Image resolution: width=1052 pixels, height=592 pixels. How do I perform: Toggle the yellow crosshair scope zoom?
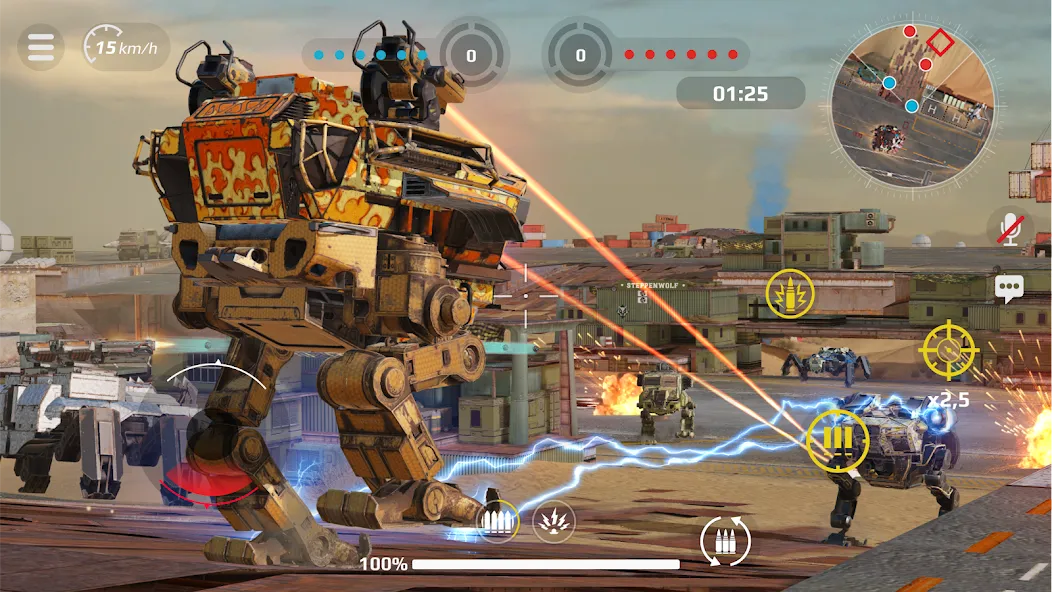tap(947, 349)
